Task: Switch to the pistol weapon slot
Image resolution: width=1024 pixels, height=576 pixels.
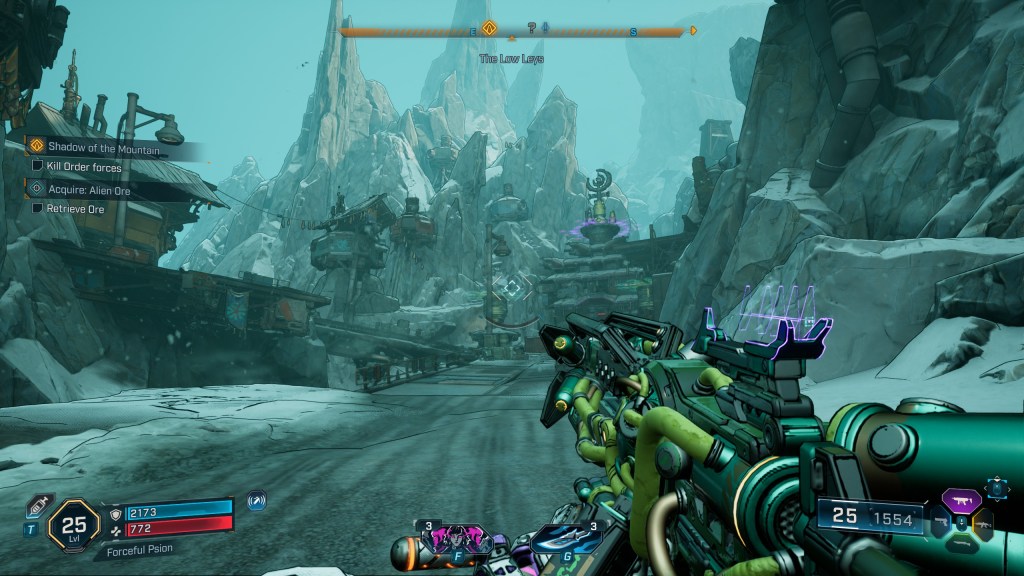Action: (x=939, y=521)
